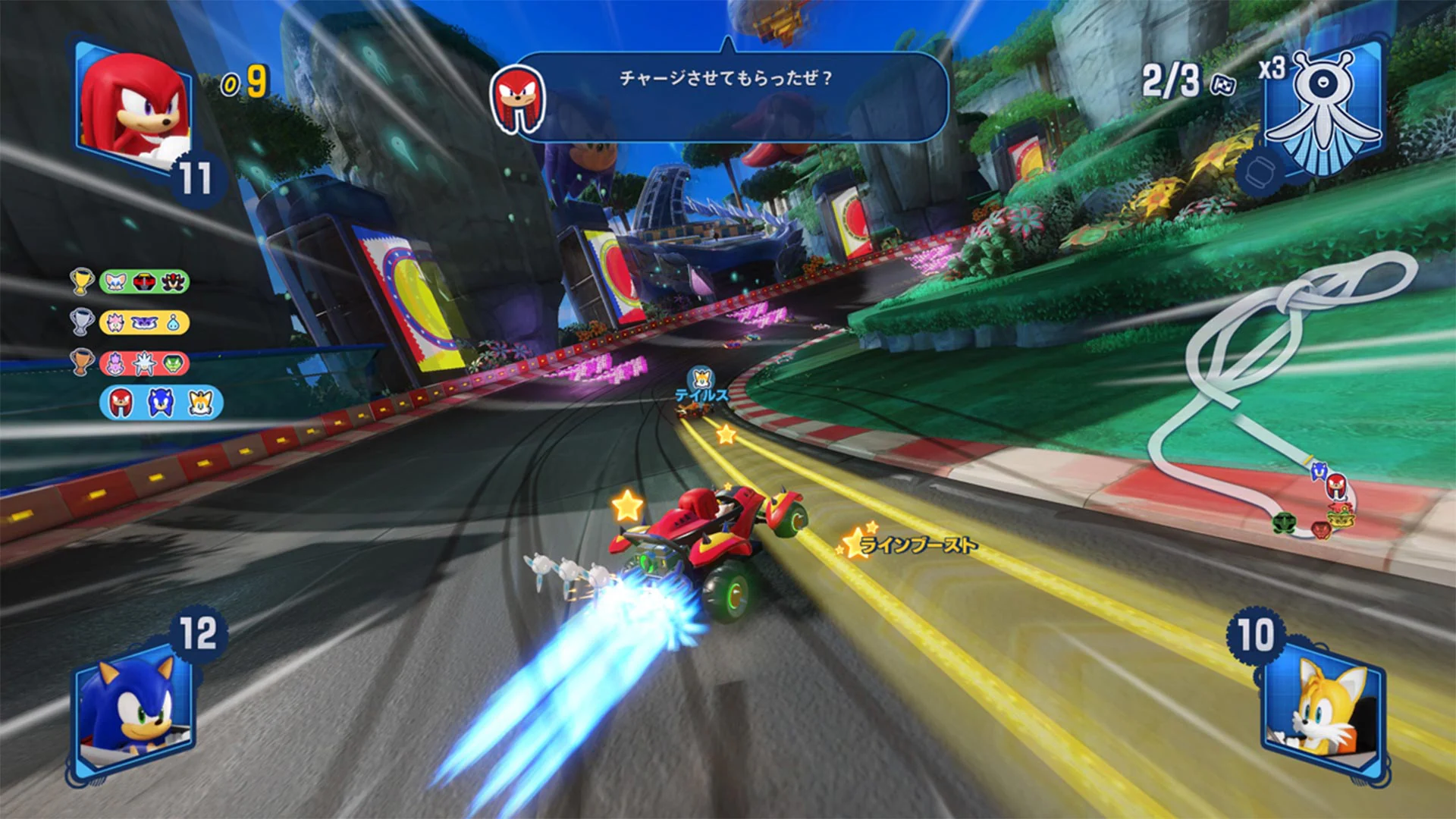This screenshot has width=1456, height=819.
Task: Select the Shadow face icon on the green team bar
Action: click(173, 281)
